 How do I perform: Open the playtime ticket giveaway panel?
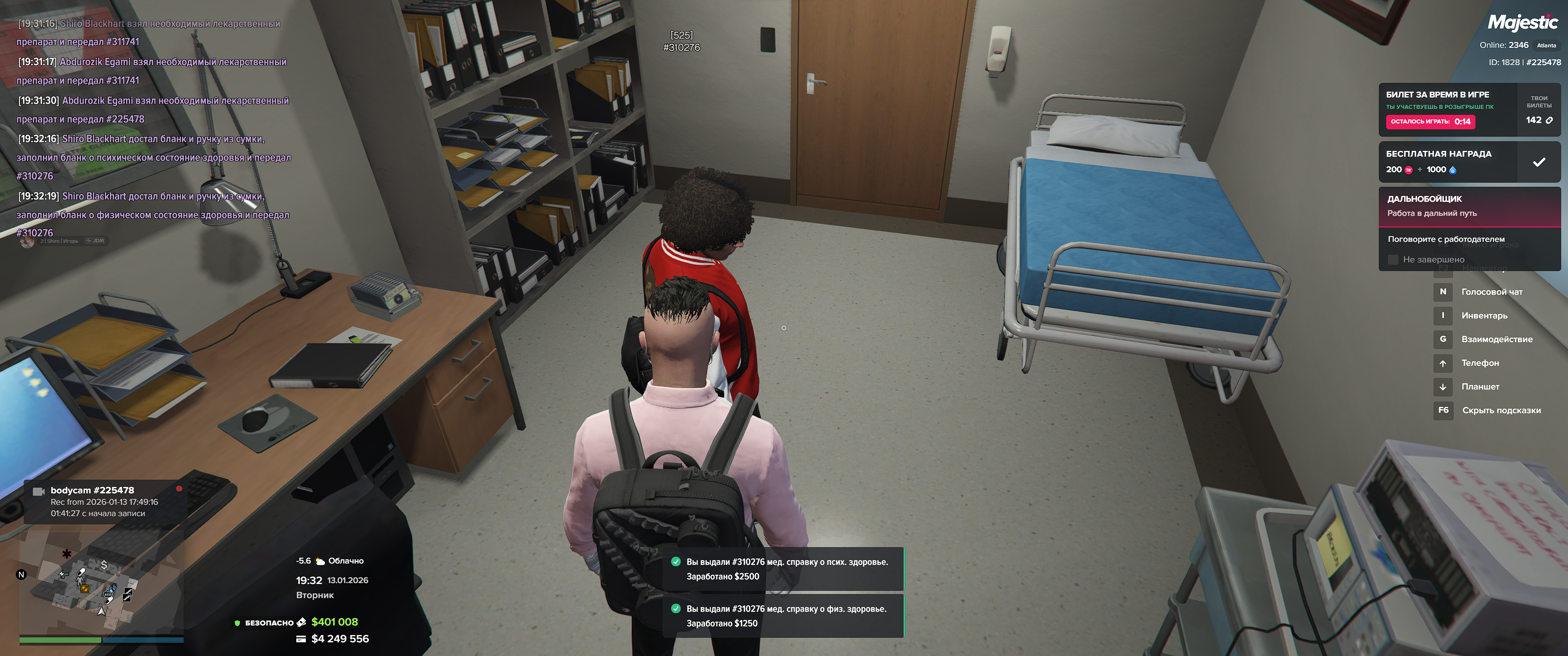[1448, 109]
